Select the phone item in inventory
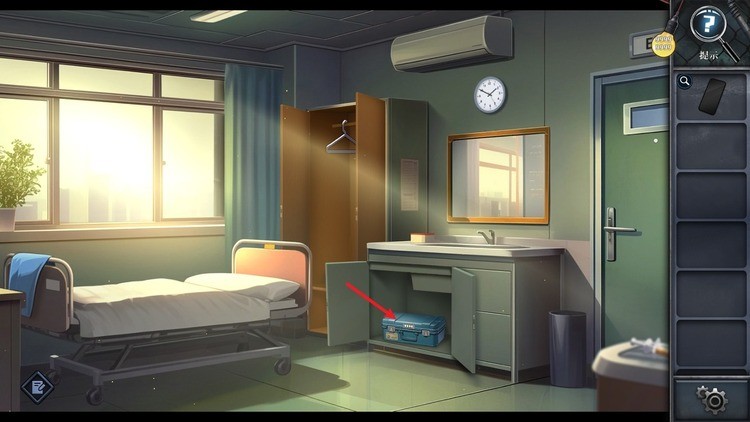Image resolution: width=750 pixels, height=422 pixels. (x=712, y=96)
